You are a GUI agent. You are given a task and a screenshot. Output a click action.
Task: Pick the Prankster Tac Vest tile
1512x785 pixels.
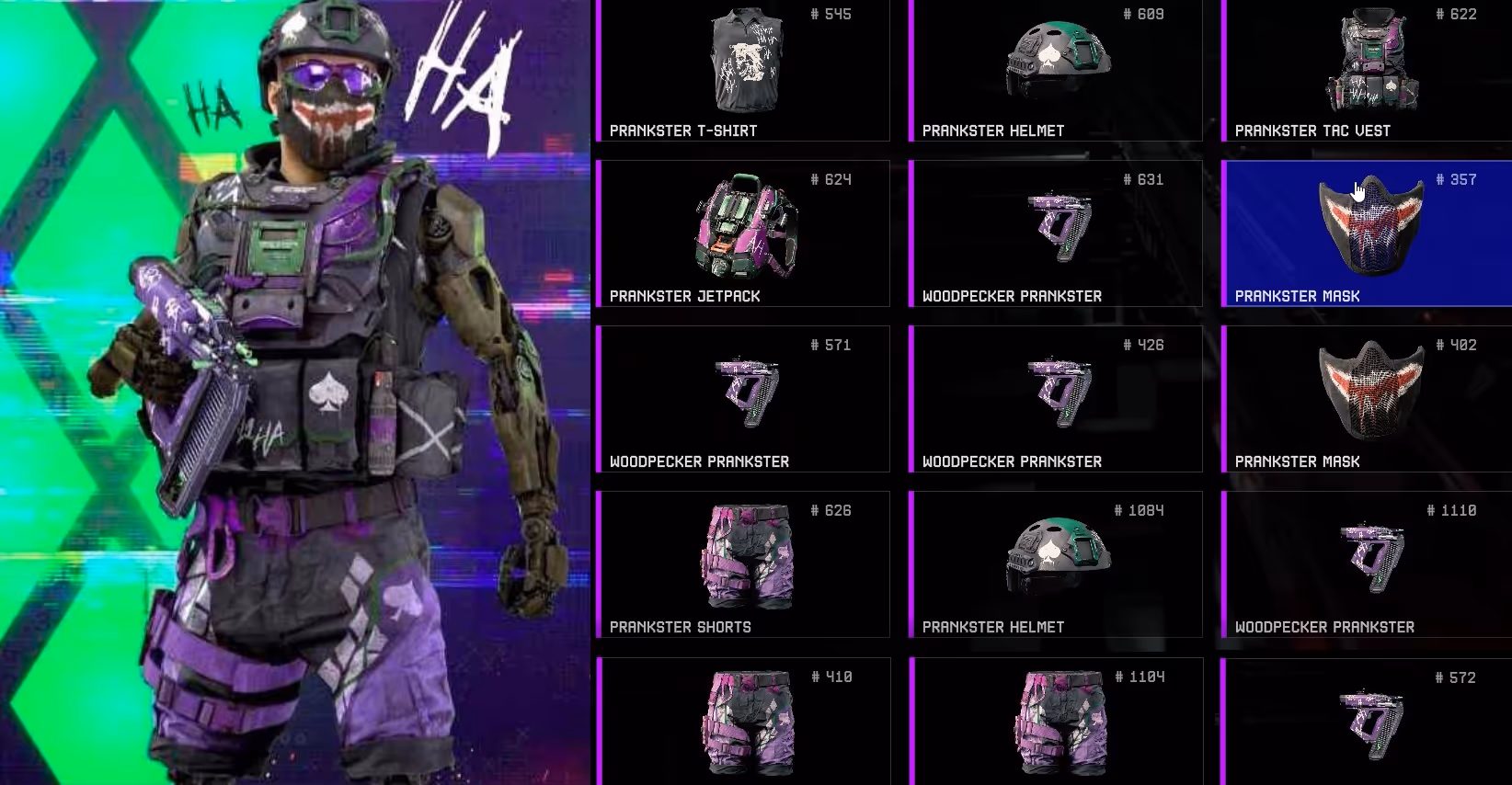click(1369, 70)
